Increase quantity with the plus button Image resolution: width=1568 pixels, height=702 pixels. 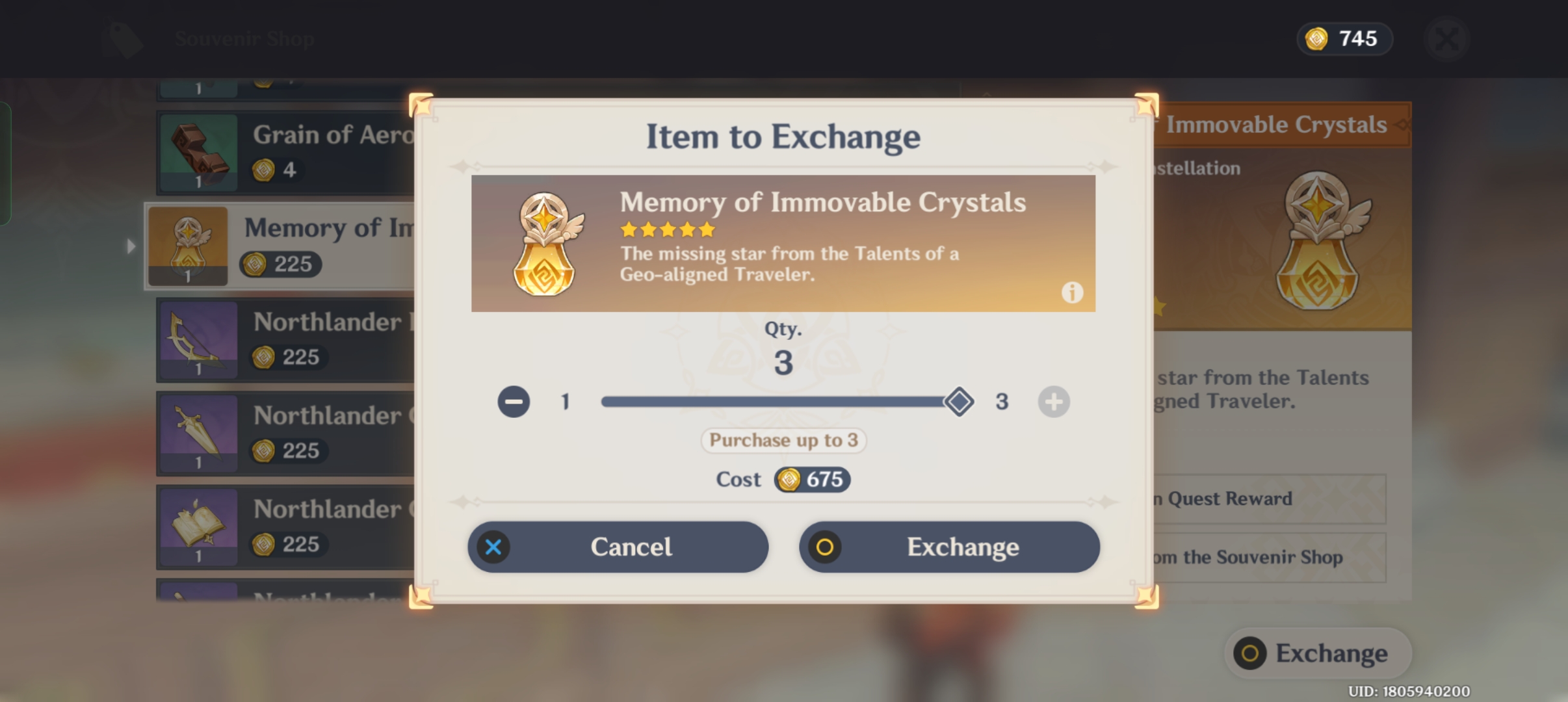pos(1053,401)
